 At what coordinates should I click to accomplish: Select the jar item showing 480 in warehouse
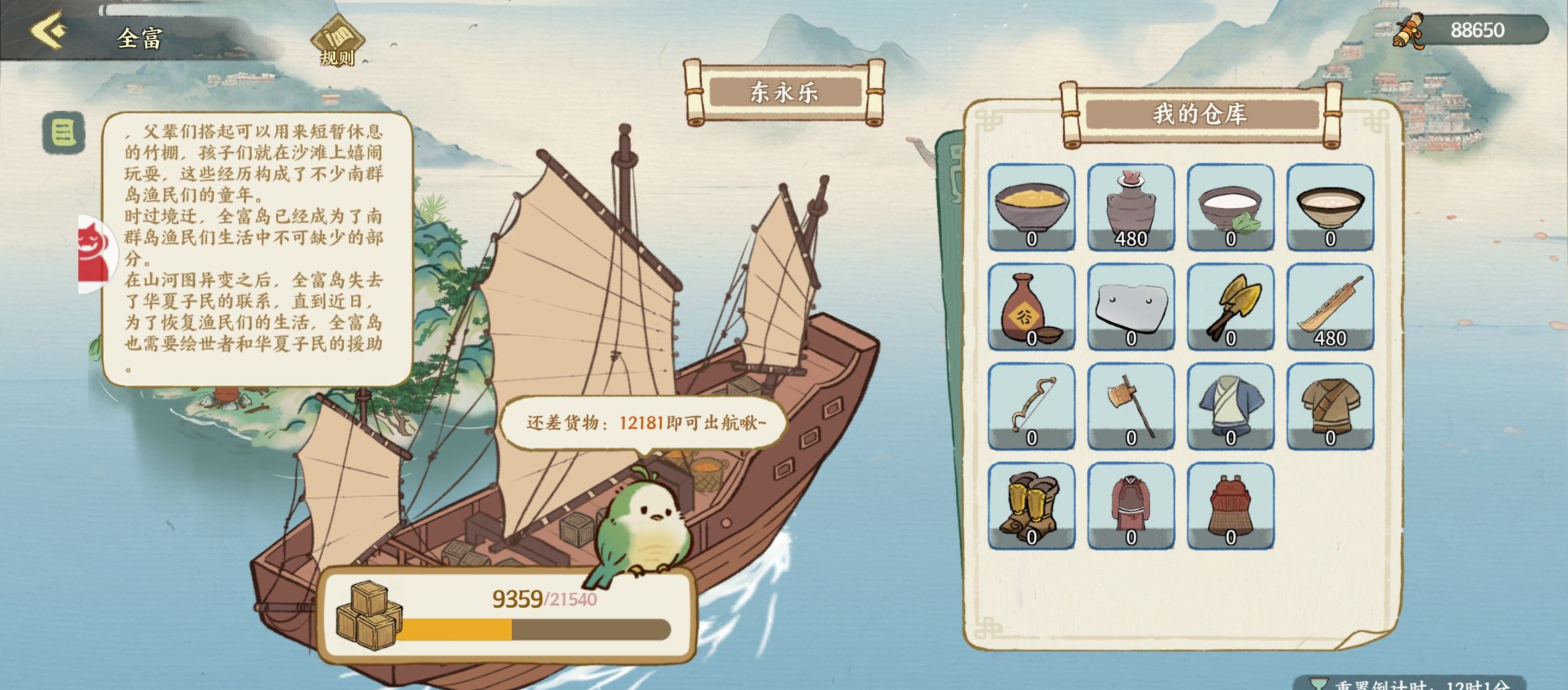coord(1130,209)
